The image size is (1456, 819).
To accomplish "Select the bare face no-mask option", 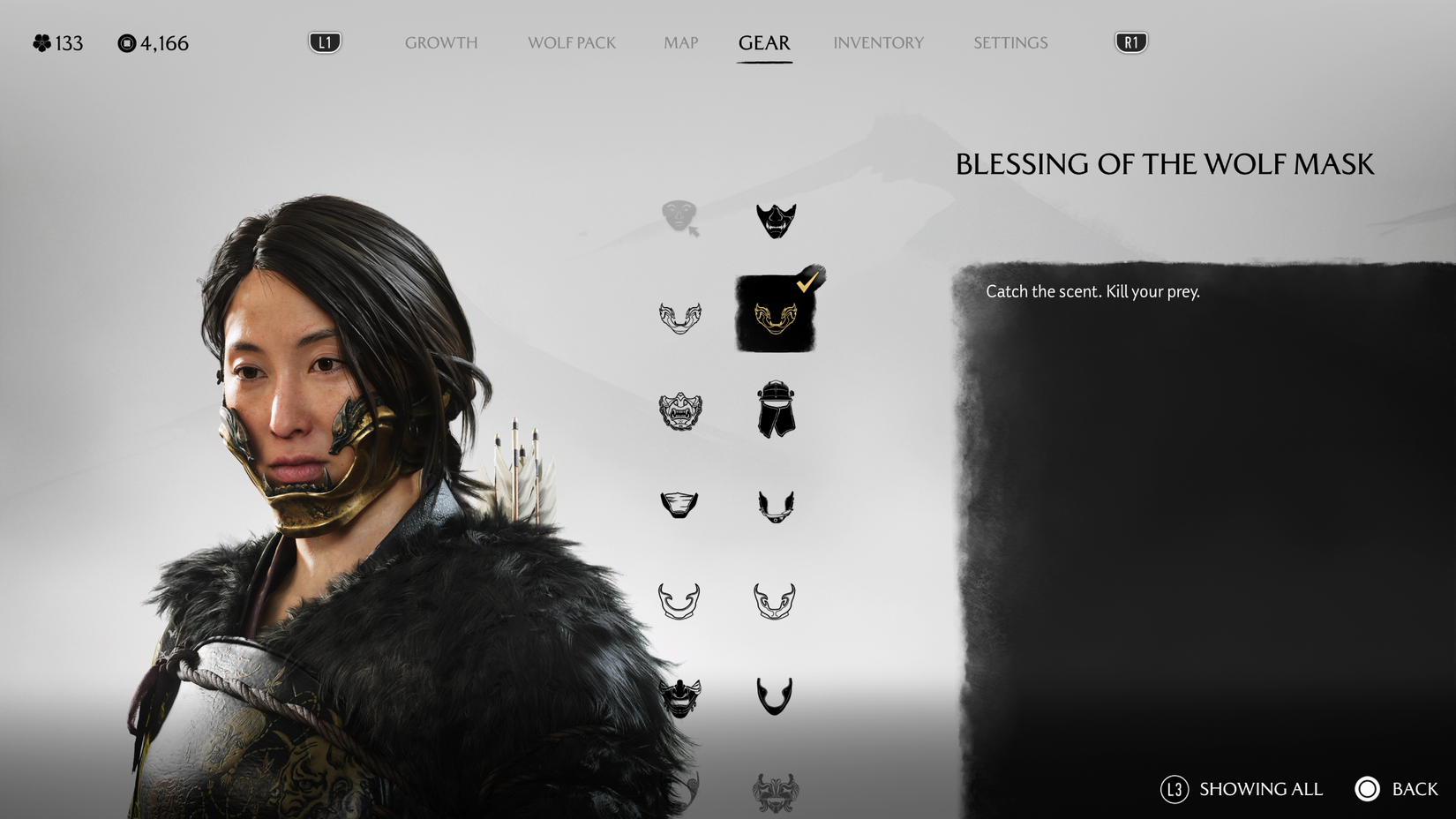I will [679, 214].
